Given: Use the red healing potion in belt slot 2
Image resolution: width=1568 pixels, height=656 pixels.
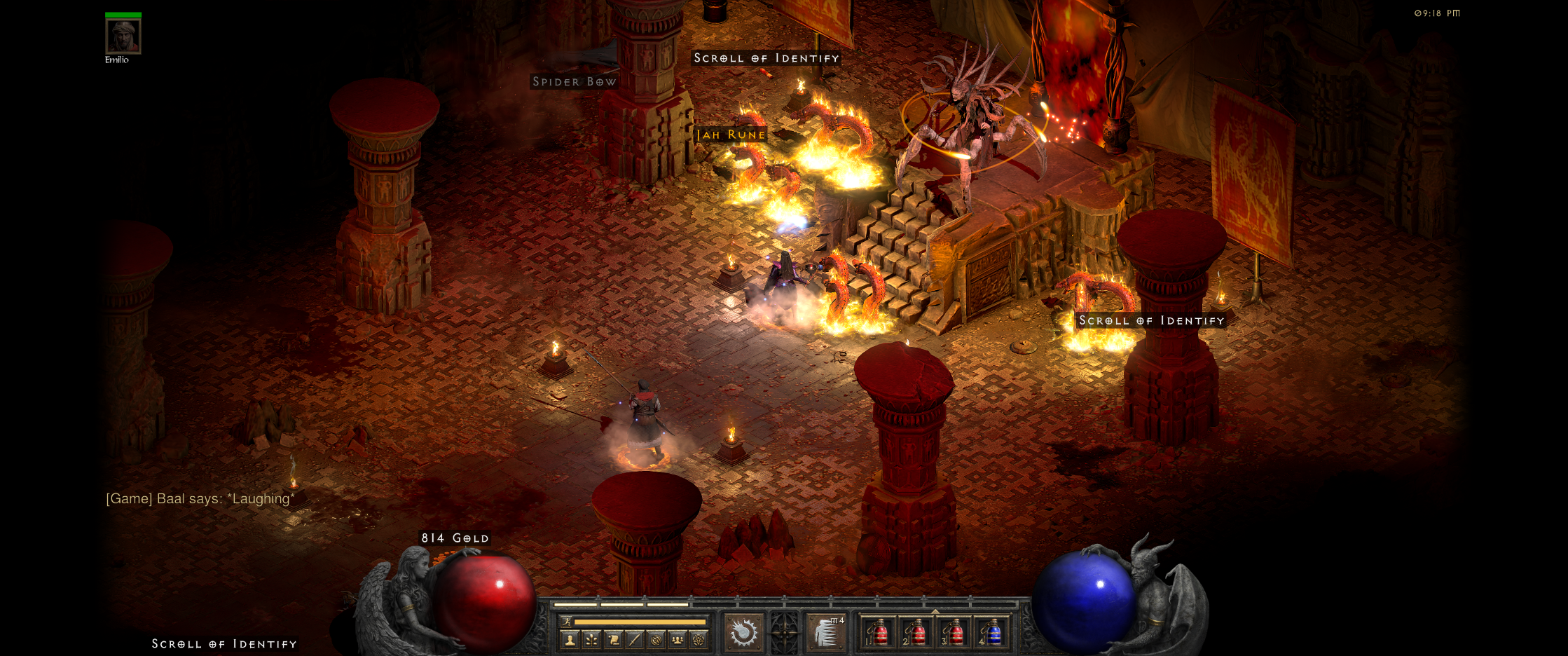Looking at the screenshot, I should [x=917, y=633].
